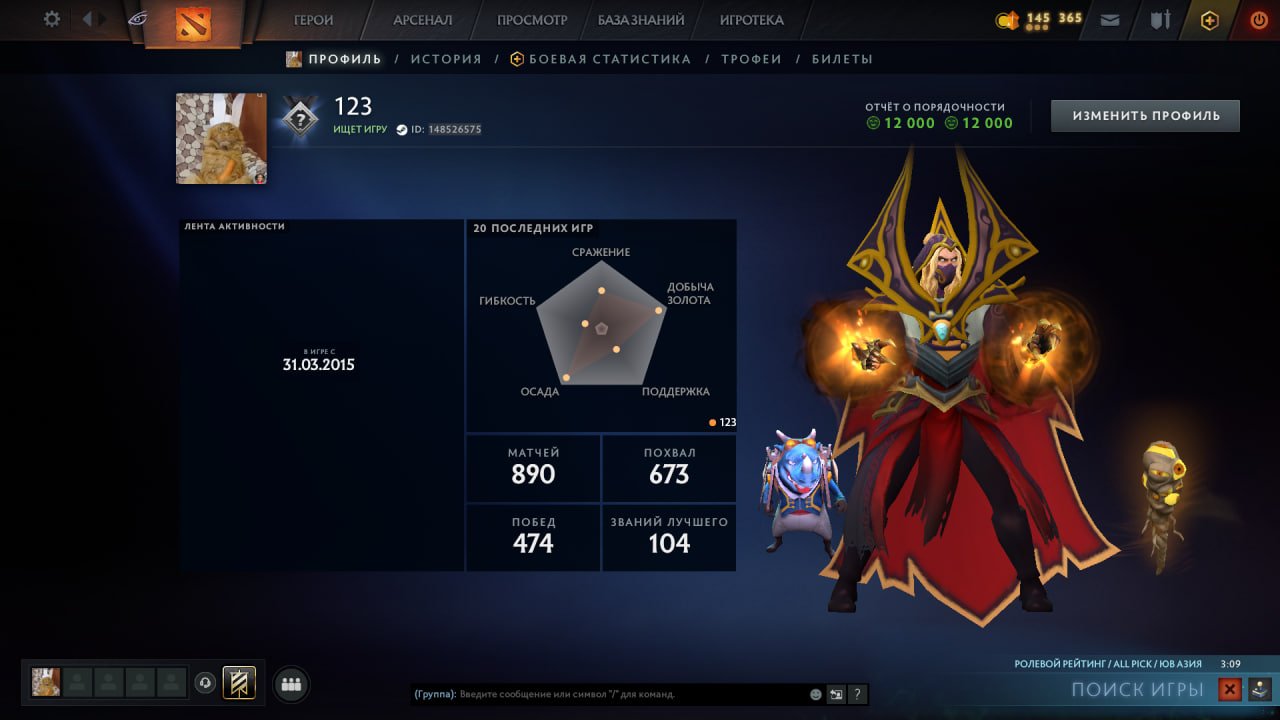1280x720 pixels.
Task: Select the gold banner icon by party slots
Action: (x=239, y=683)
